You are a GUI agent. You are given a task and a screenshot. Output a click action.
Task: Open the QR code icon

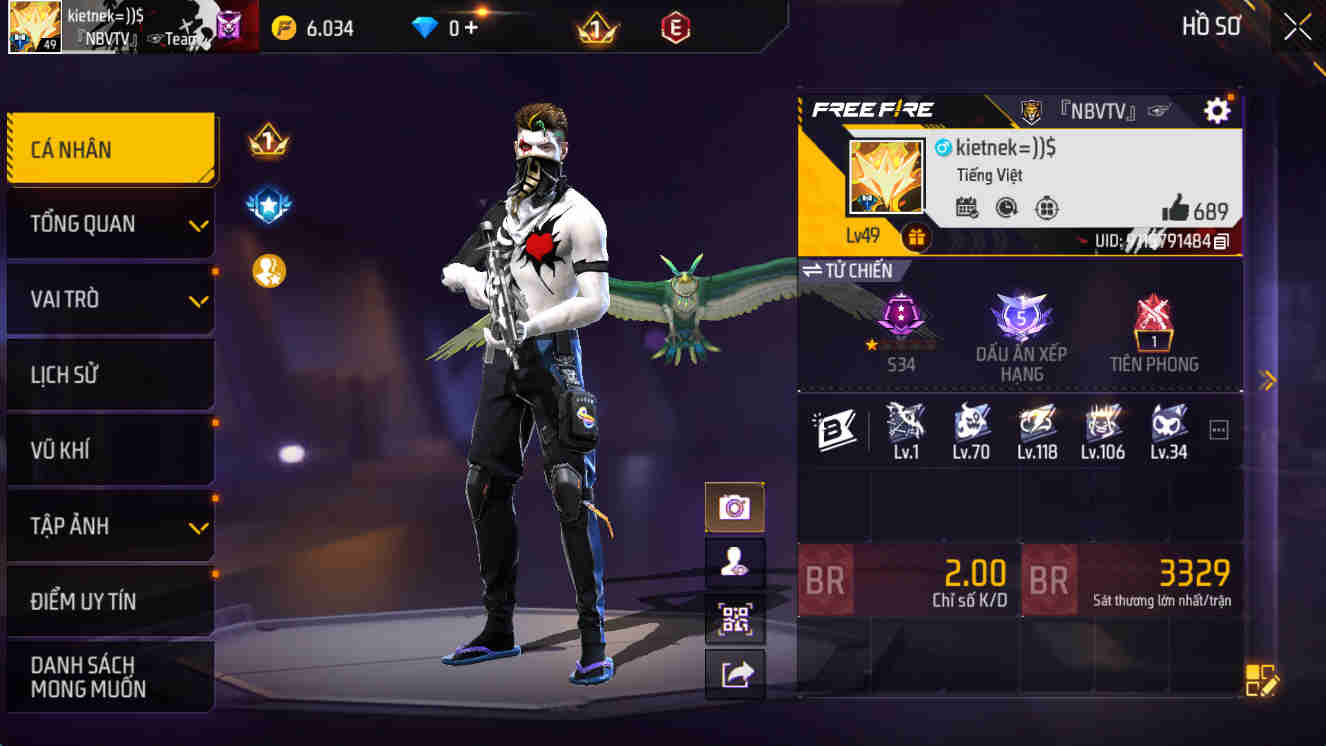[x=736, y=620]
